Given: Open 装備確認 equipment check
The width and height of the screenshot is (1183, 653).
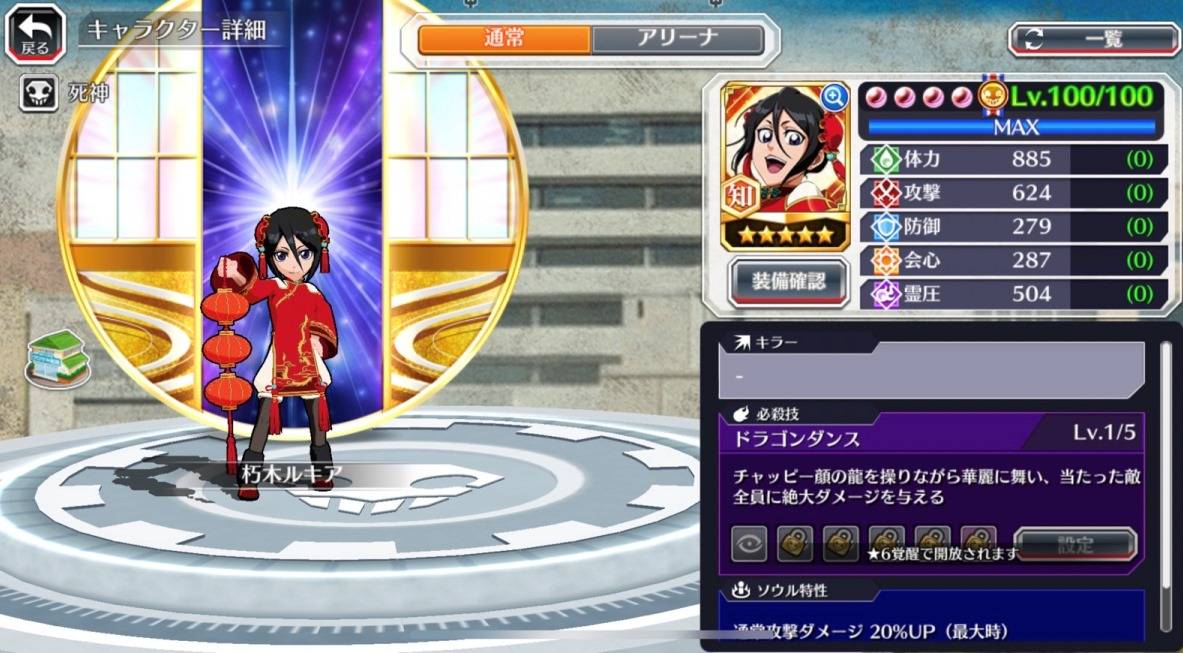Looking at the screenshot, I should coord(789,282).
